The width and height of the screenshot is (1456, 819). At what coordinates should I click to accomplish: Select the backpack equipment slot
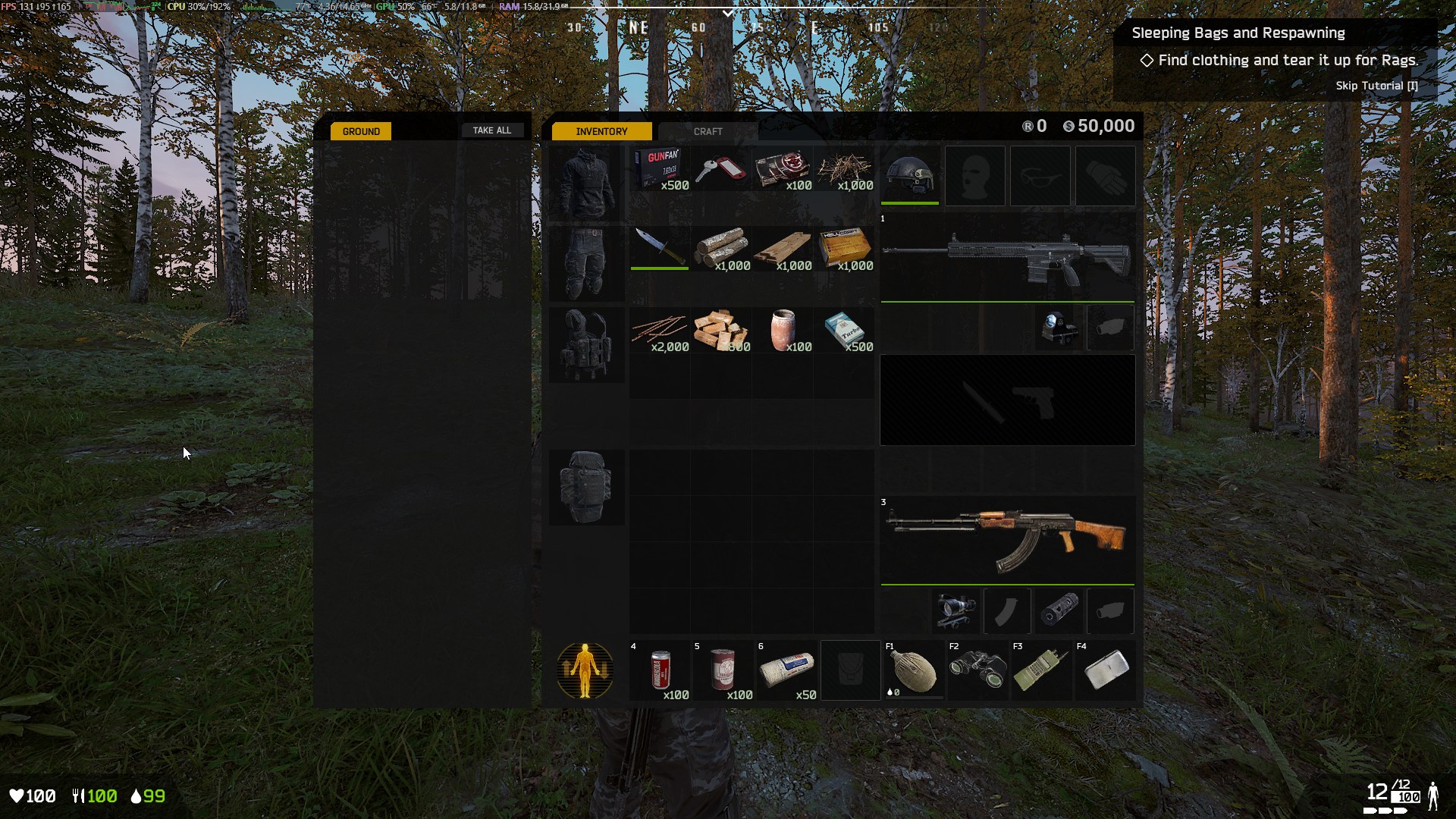coord(585,487)
